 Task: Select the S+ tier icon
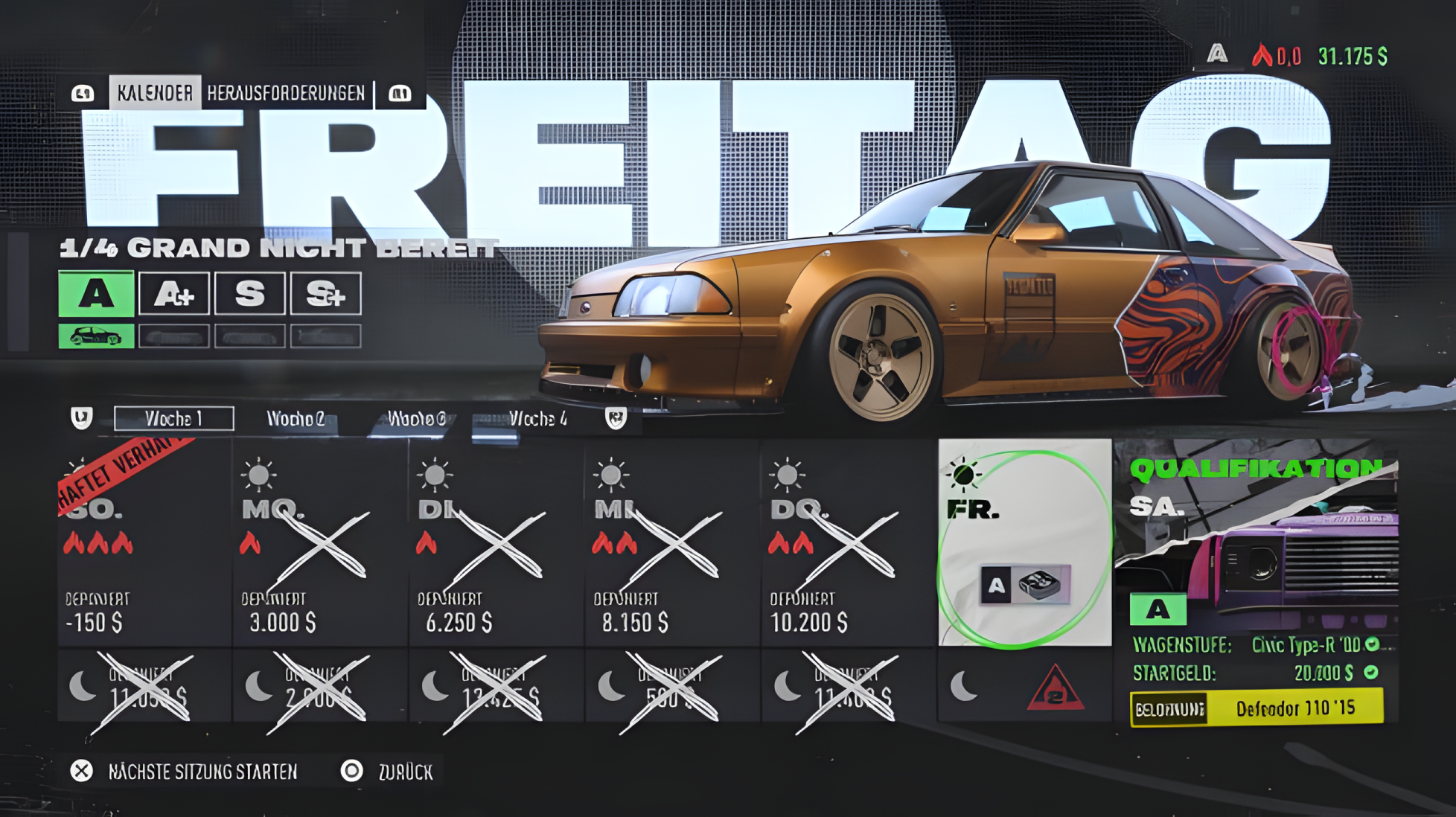pyautogui.click(x=325, y=294)
